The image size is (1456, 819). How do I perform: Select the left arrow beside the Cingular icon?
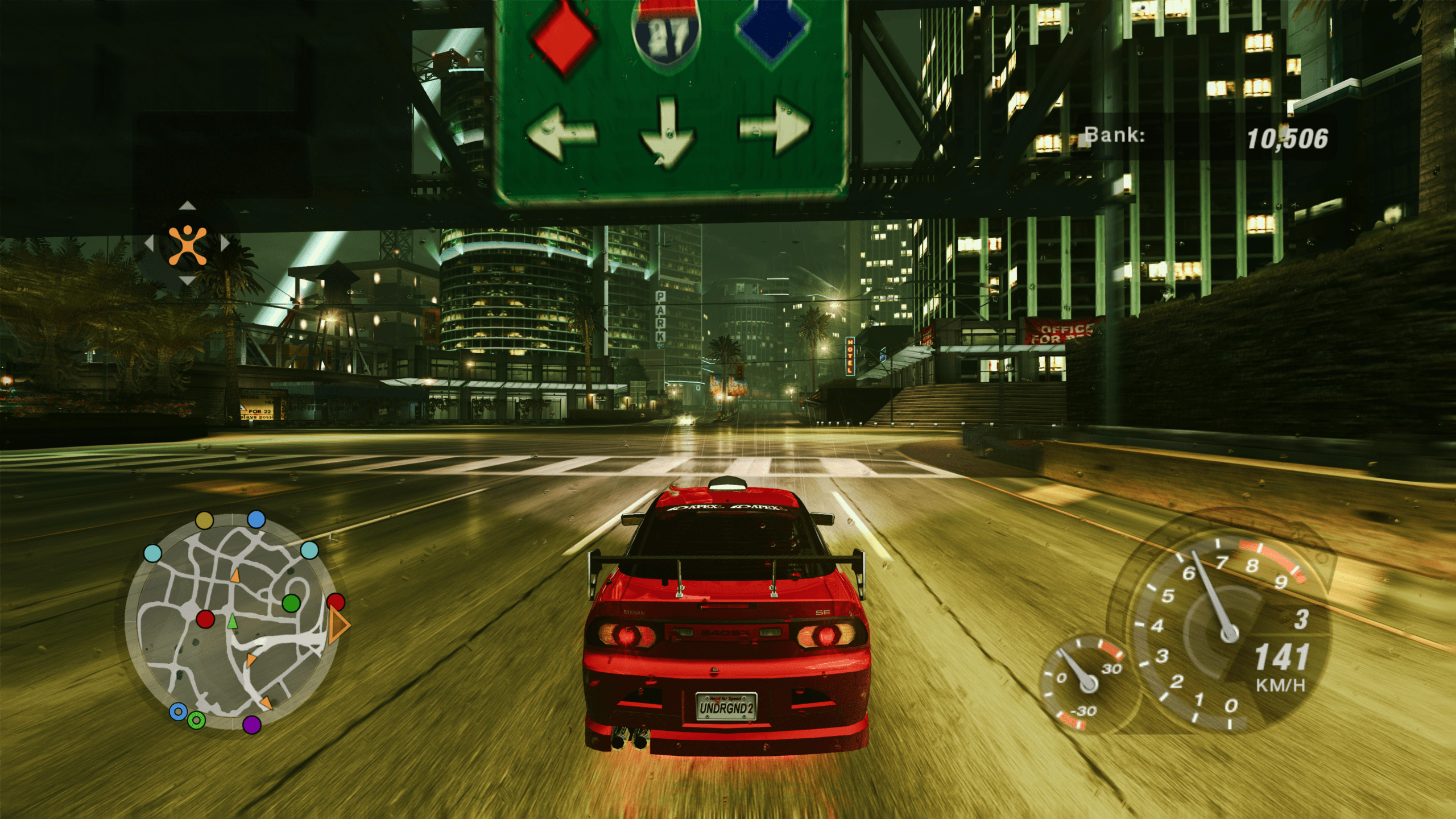[150, 243]
